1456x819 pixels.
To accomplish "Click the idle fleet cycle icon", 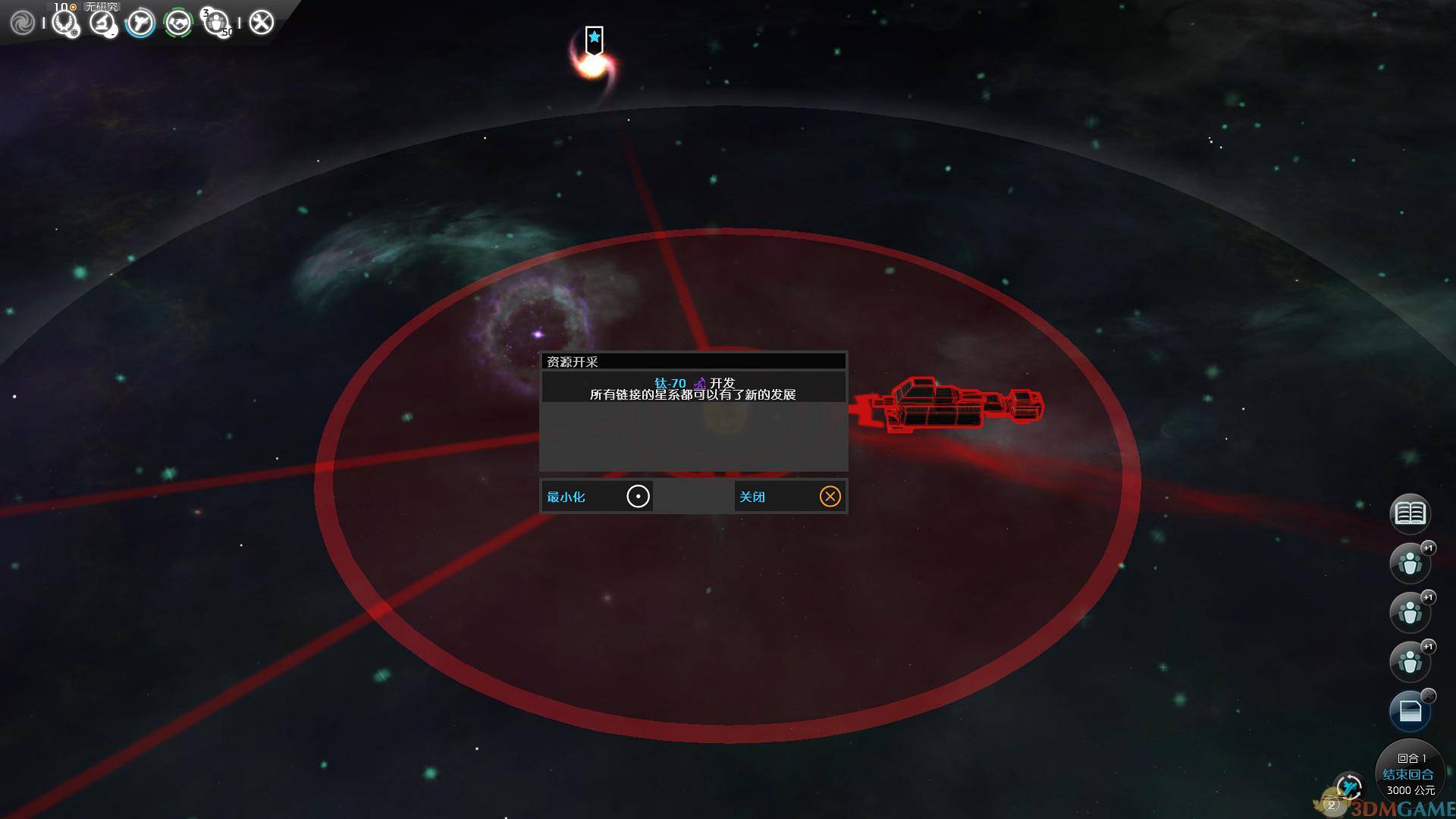I will [x=1348, y=786].
